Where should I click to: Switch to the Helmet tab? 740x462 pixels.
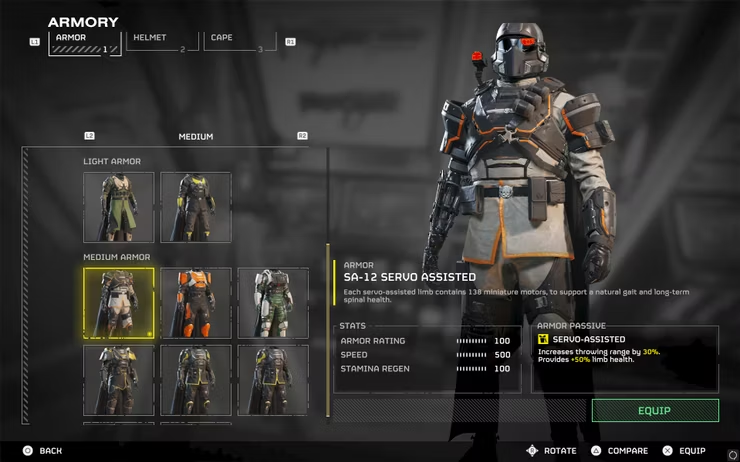pos(159,42)
